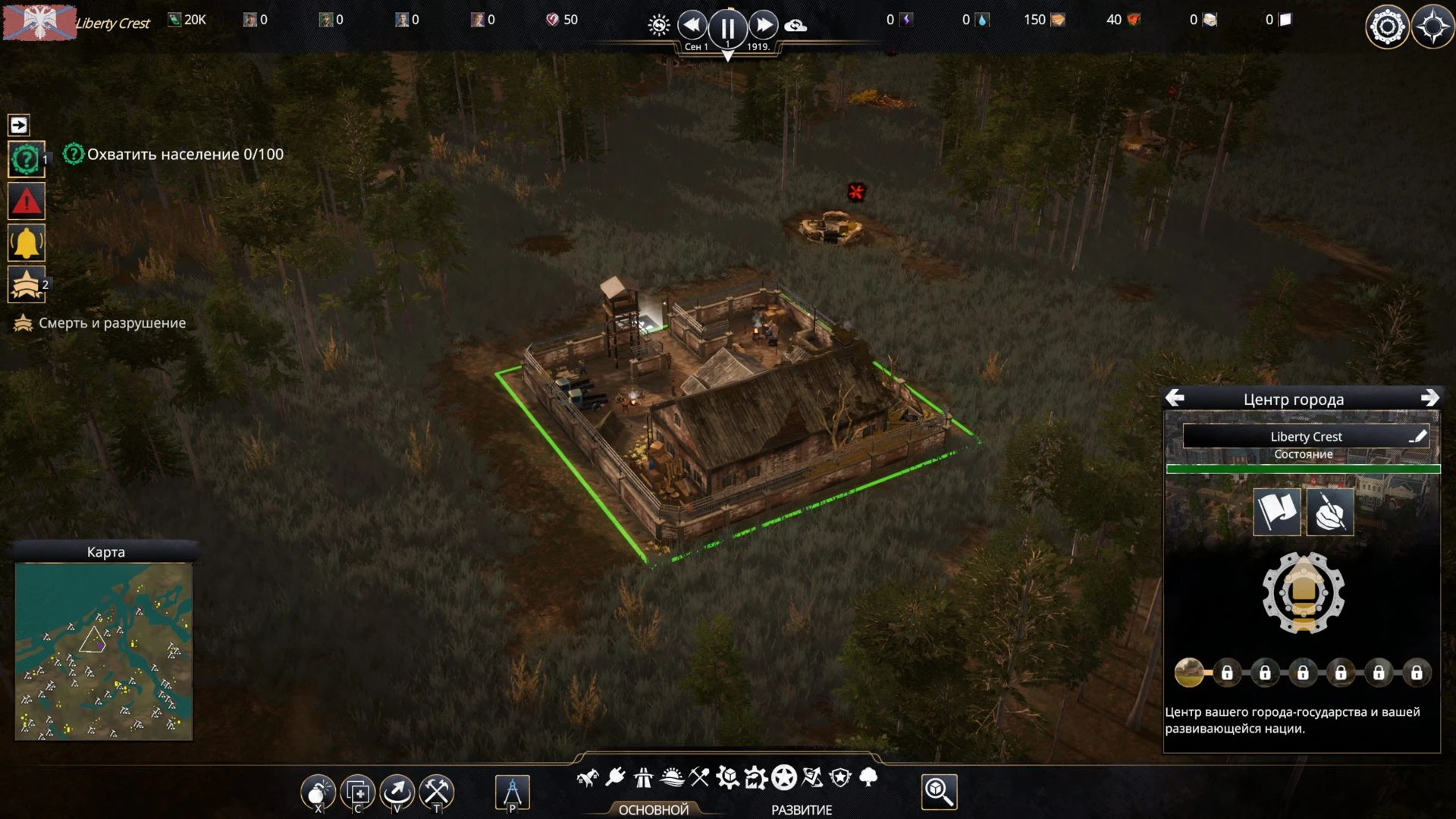The image size is (1456, 819).
Task: Open the magnifying glass inspect button
Action: [x=939, y=792]
